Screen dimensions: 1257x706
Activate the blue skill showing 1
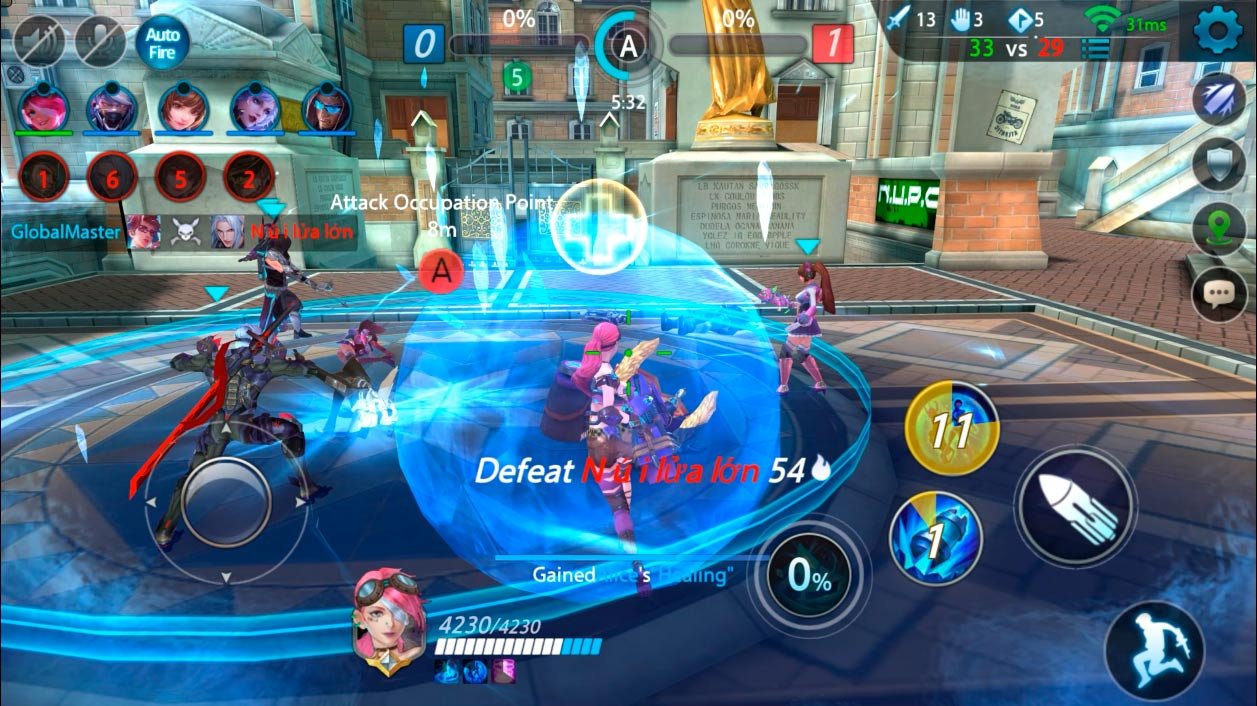(x=935, y=539)
